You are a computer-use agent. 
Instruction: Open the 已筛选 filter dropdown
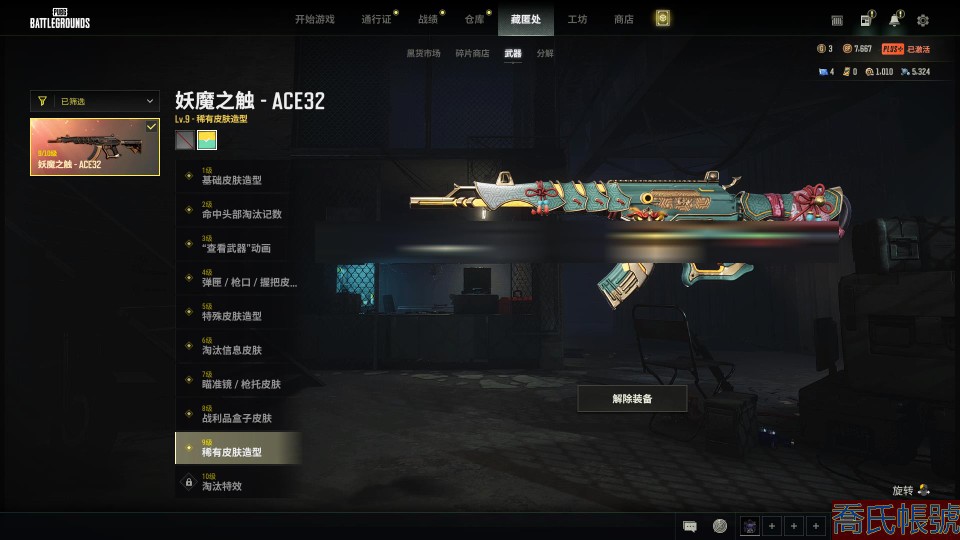coord(95,101)
